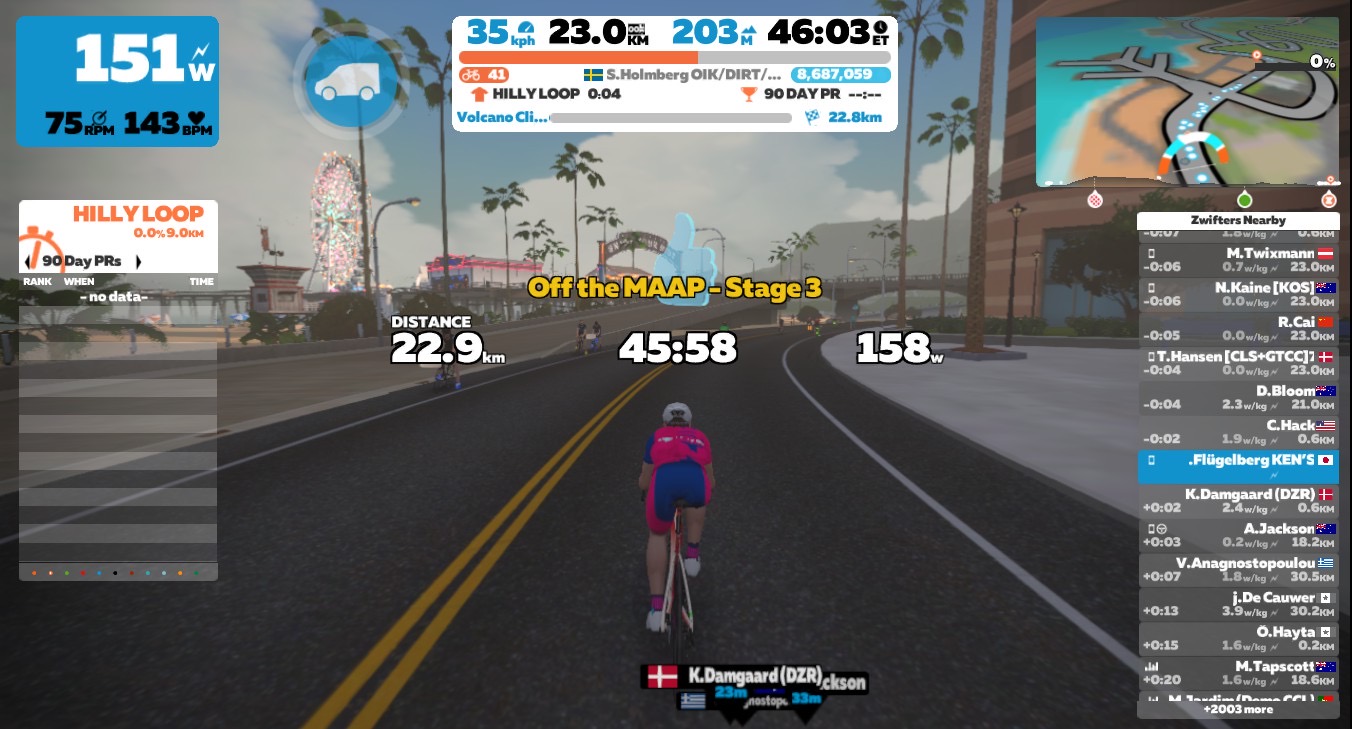Choose M.Tapscott from nearby riders
Screen dimensions: 1352x729
coord(1238,672)
